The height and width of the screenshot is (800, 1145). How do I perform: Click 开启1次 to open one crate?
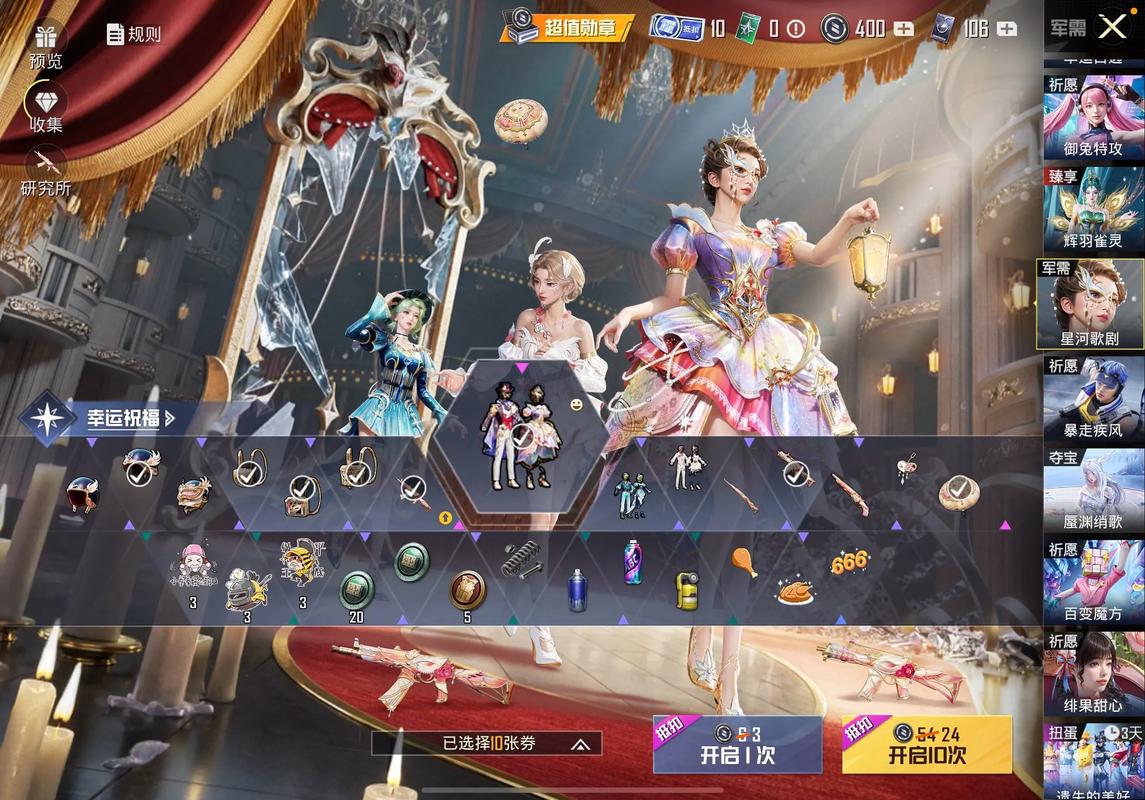click(x=737, y=745)
